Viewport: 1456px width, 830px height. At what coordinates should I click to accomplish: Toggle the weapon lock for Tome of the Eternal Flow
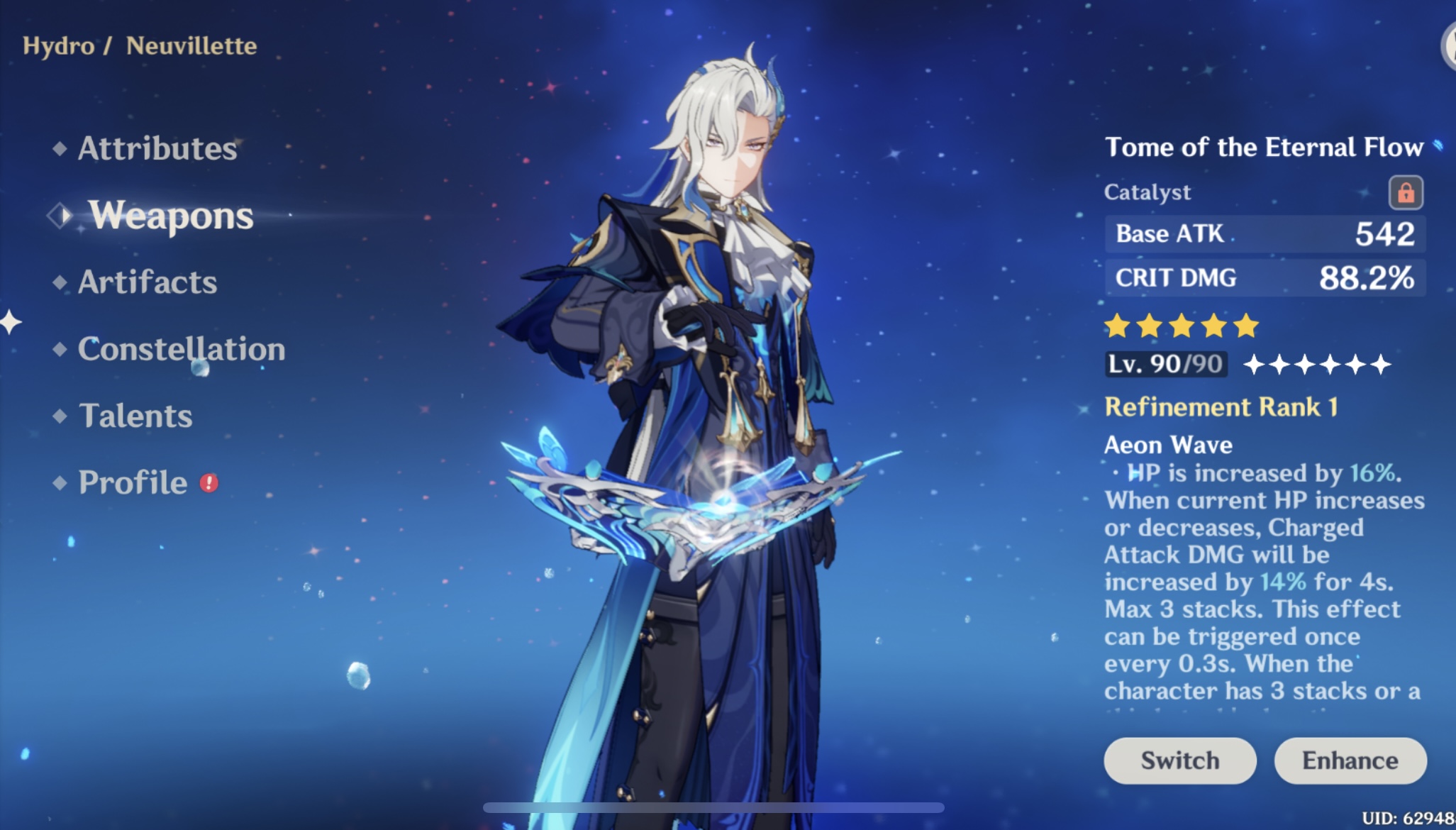(x=1406, y=192)
